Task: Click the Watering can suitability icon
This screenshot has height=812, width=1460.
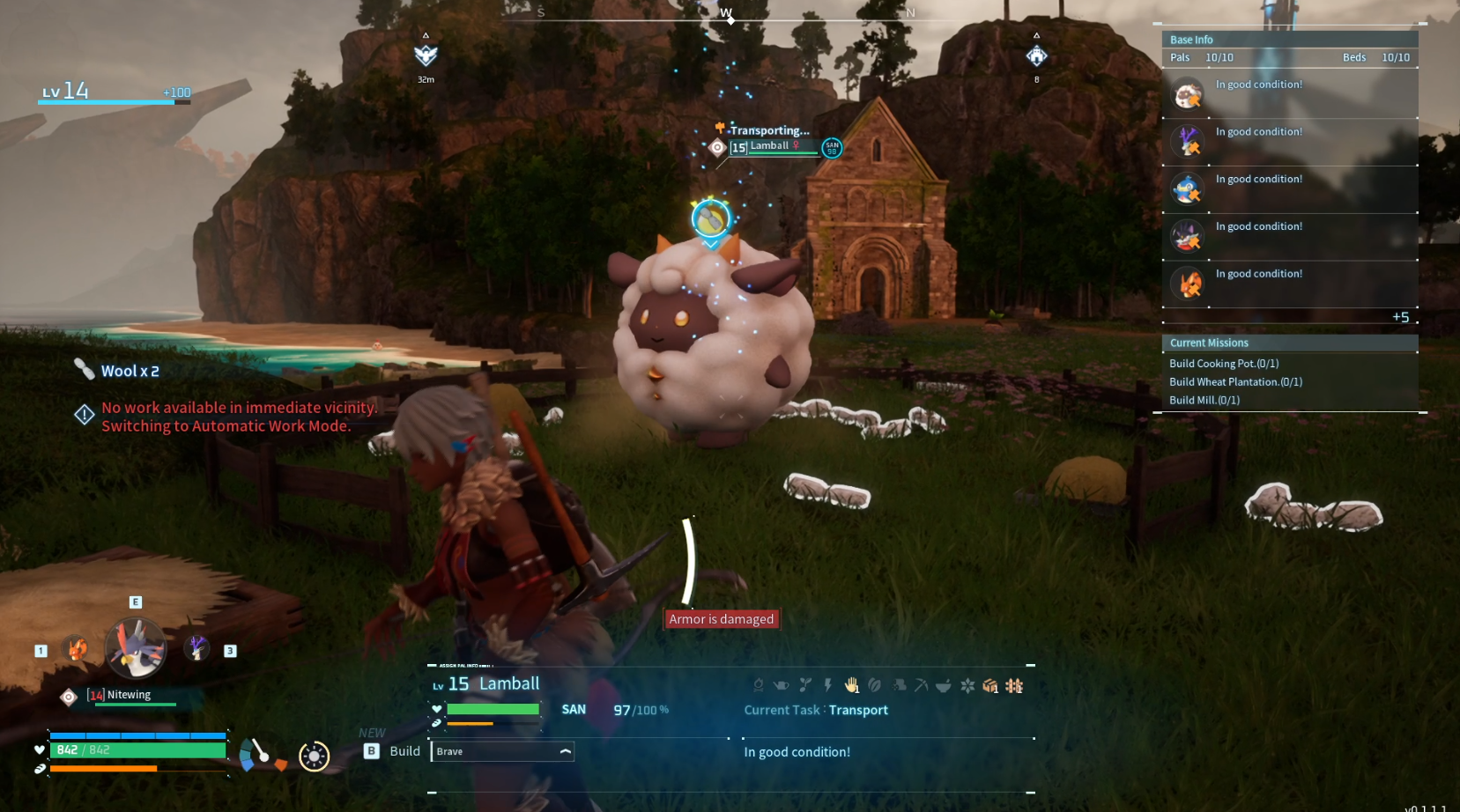Action: [x=782, y=684]
